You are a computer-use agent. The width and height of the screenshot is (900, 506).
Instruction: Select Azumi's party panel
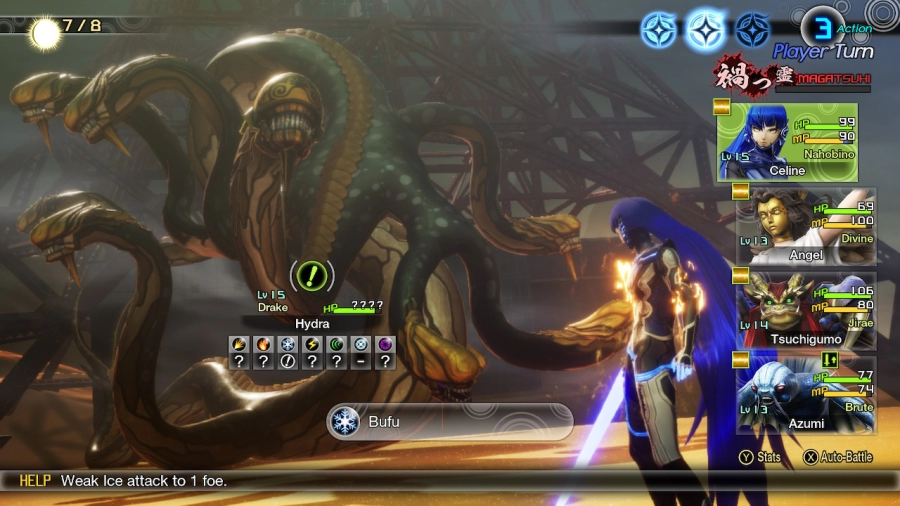806,395
